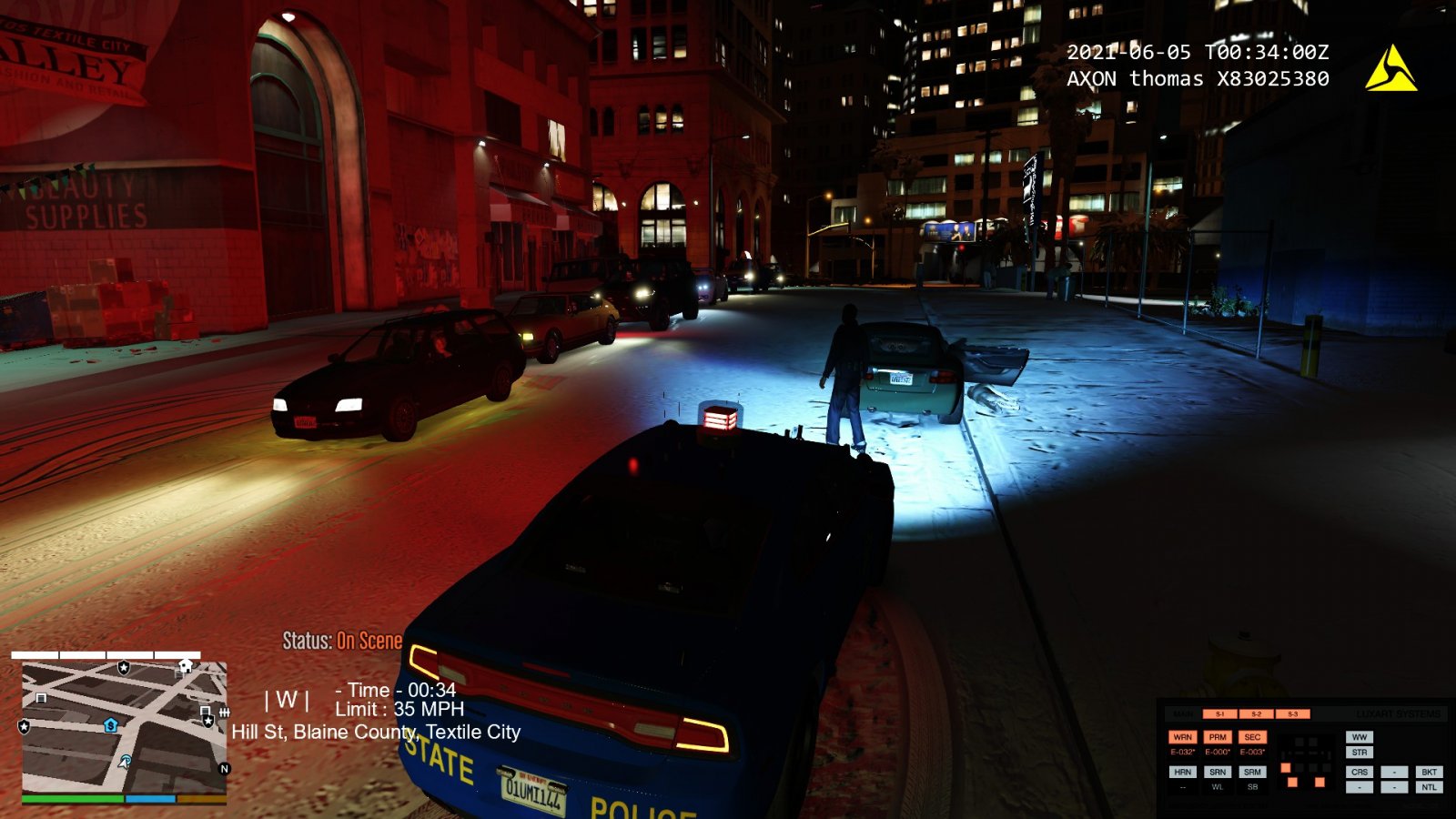Activate the SRN siren button
The height and width of the screenshot is (819, 1456).
pos(1218,772)
